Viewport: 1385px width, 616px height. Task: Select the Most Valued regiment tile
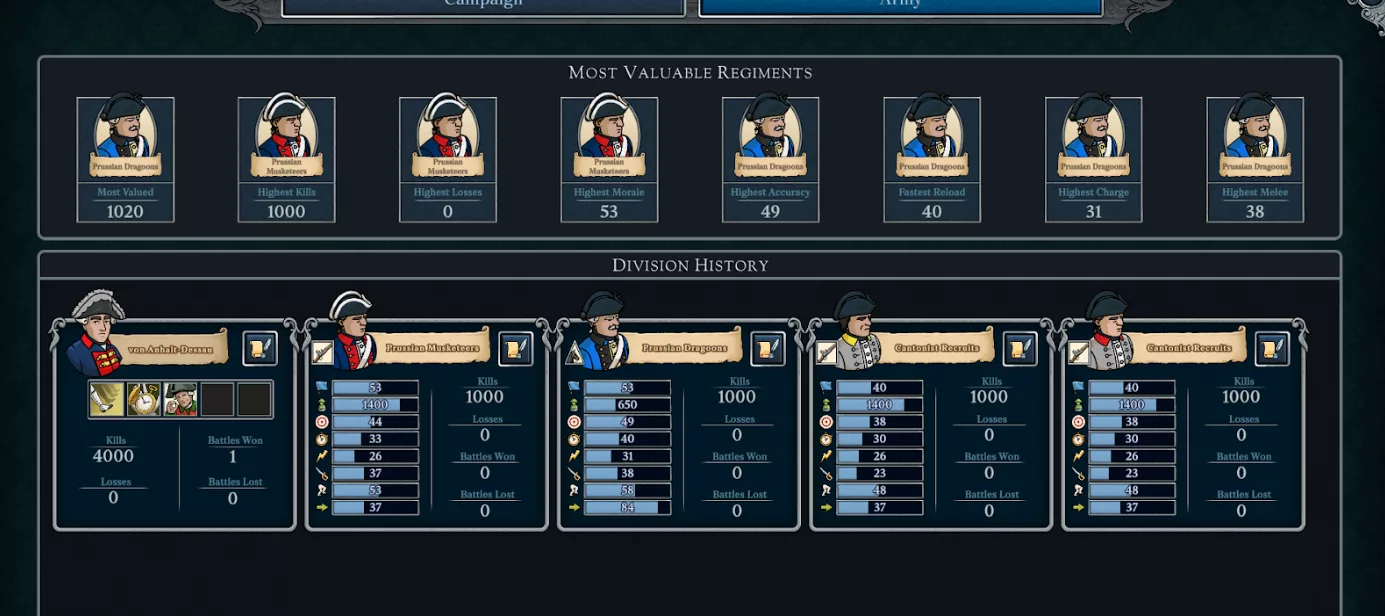[126, 159]
